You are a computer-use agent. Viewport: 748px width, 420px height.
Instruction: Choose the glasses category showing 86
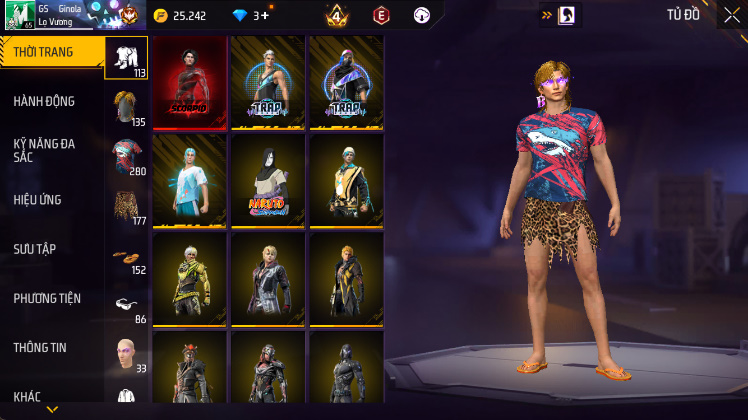click(x=126, y=305)
